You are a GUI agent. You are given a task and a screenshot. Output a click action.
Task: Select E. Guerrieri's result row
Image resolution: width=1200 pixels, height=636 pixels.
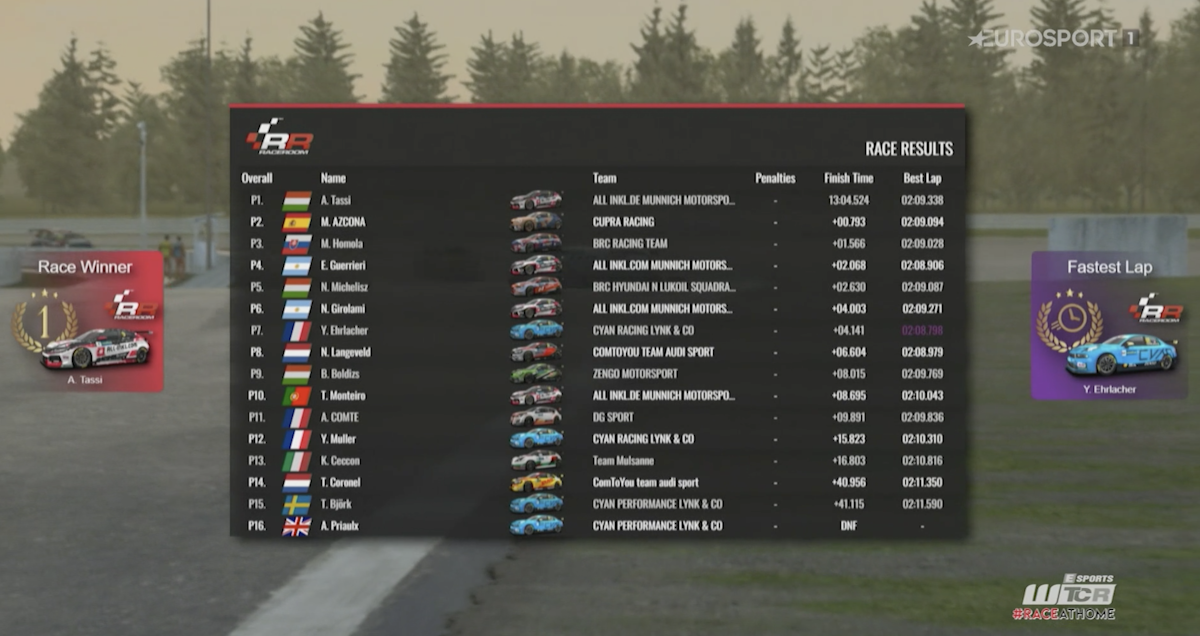click(x=597, y=265)
